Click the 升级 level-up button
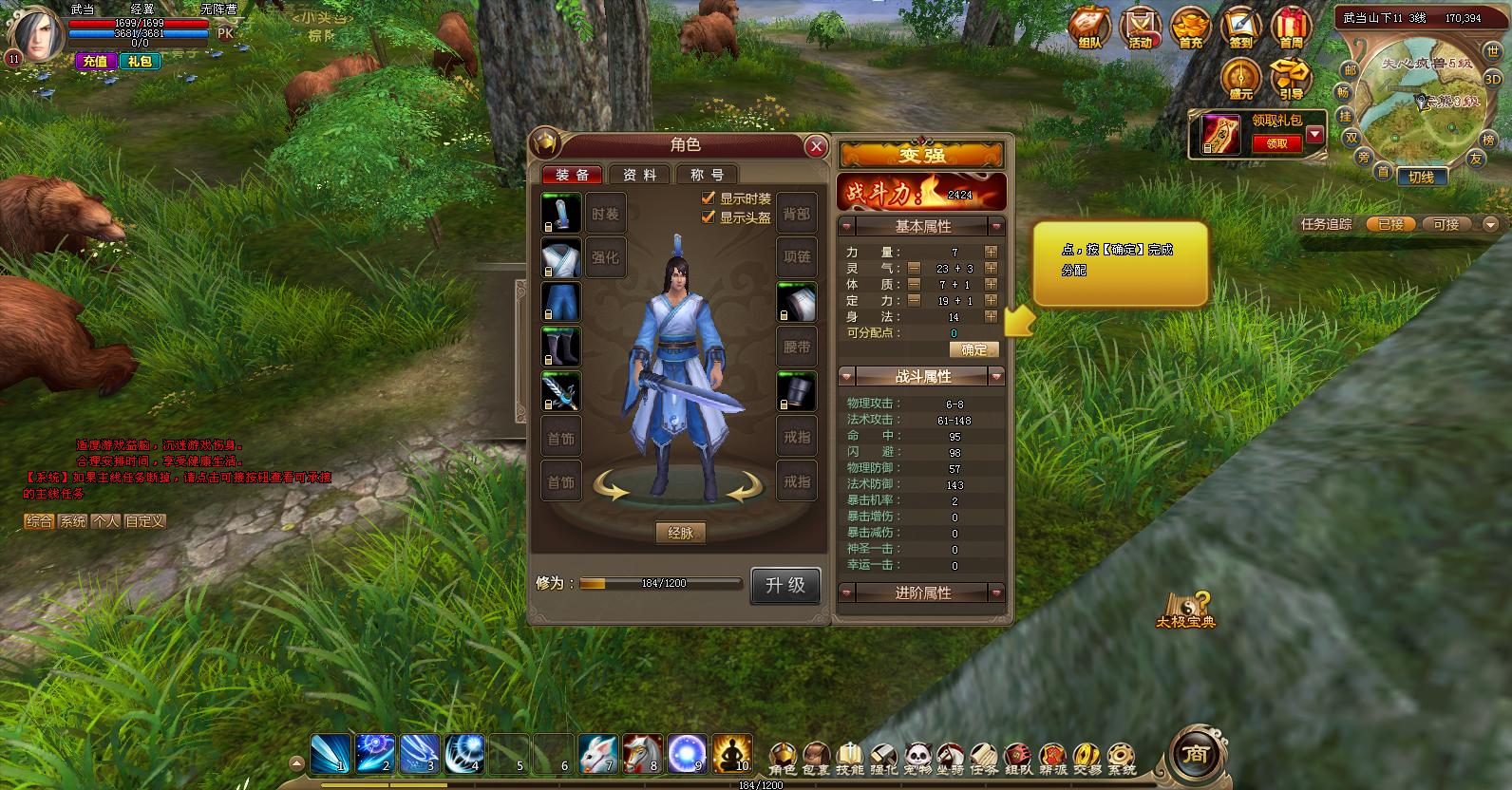Viewport: 1512px width, 790px height. tap(784, 585)
